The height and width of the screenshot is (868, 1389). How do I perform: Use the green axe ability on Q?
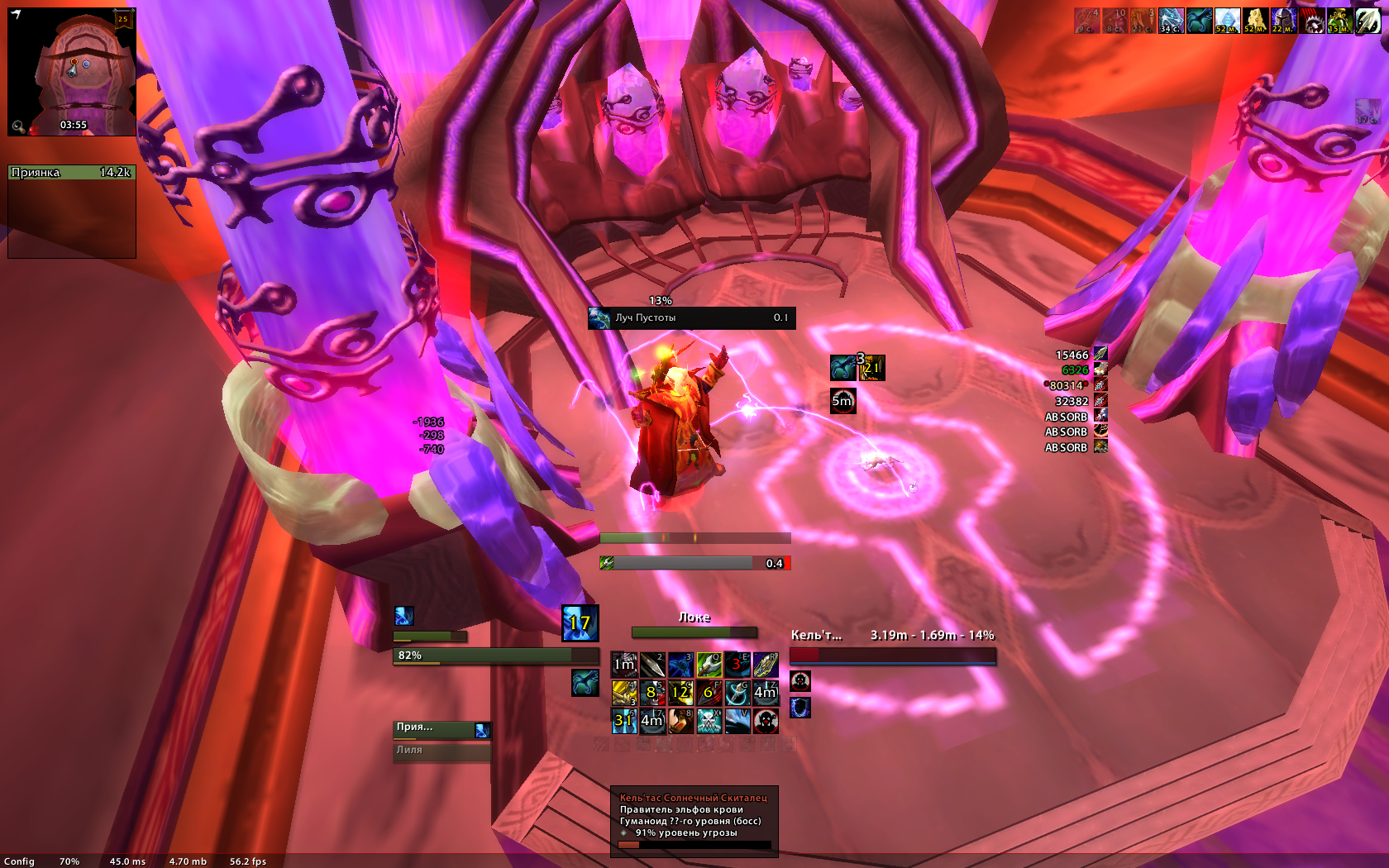(x=709, y=665)
